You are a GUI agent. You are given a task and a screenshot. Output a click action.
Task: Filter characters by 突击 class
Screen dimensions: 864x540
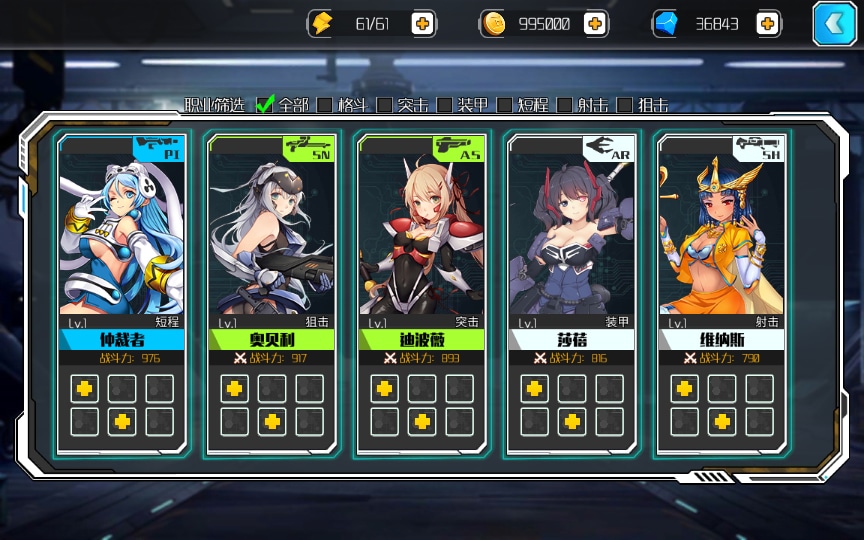click(x=385, y=104)
